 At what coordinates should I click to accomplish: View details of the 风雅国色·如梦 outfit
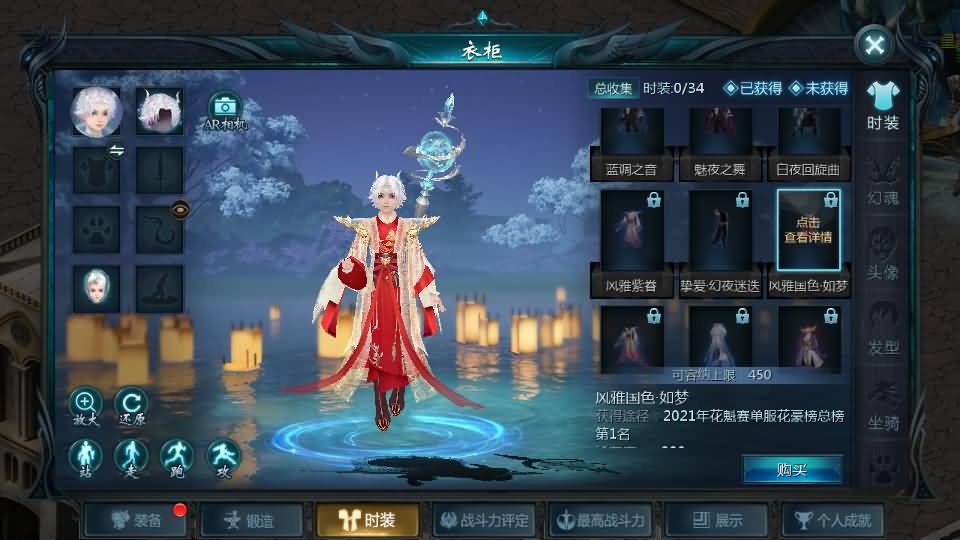[x=808, y=230]
